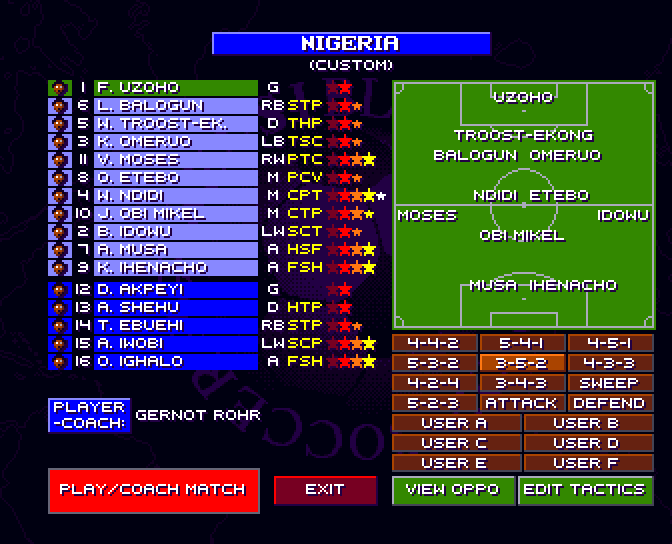Viewport: 672px width, 544px height.
Task: Select J. Obi Mikel in the squad list
Action: [x=175, y=214]
